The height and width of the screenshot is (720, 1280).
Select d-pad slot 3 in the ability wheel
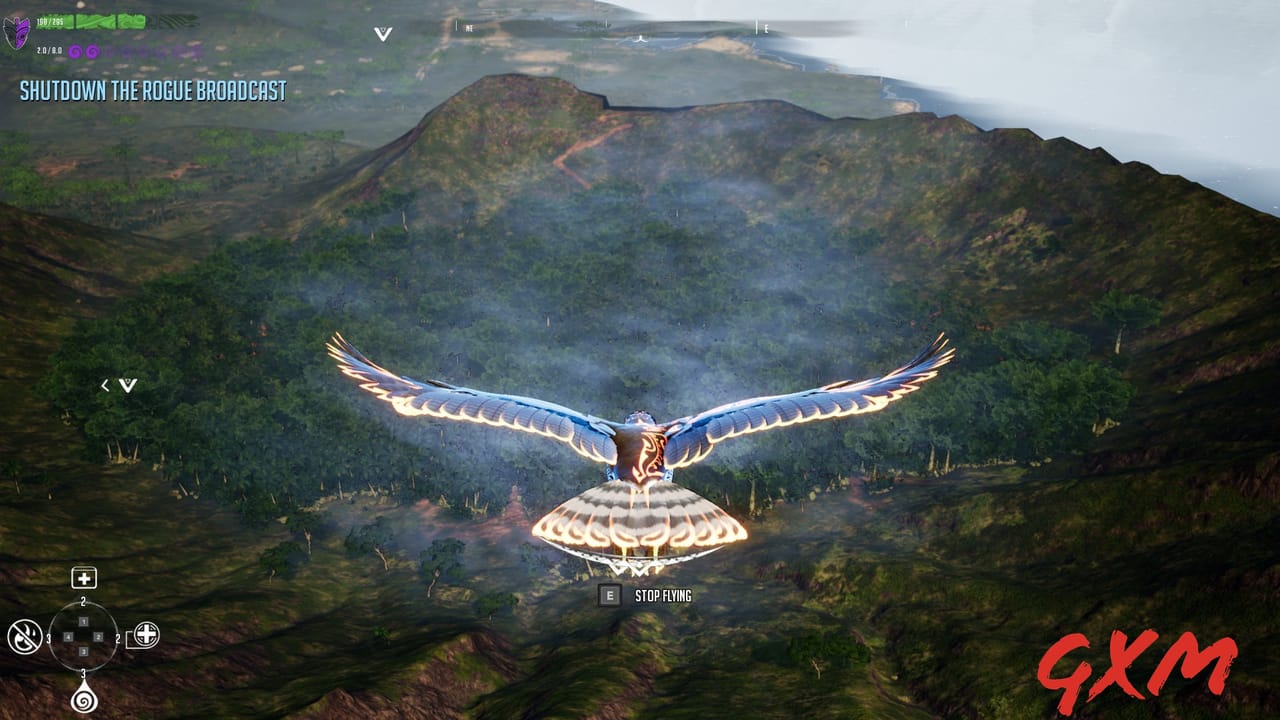(83, 651)
